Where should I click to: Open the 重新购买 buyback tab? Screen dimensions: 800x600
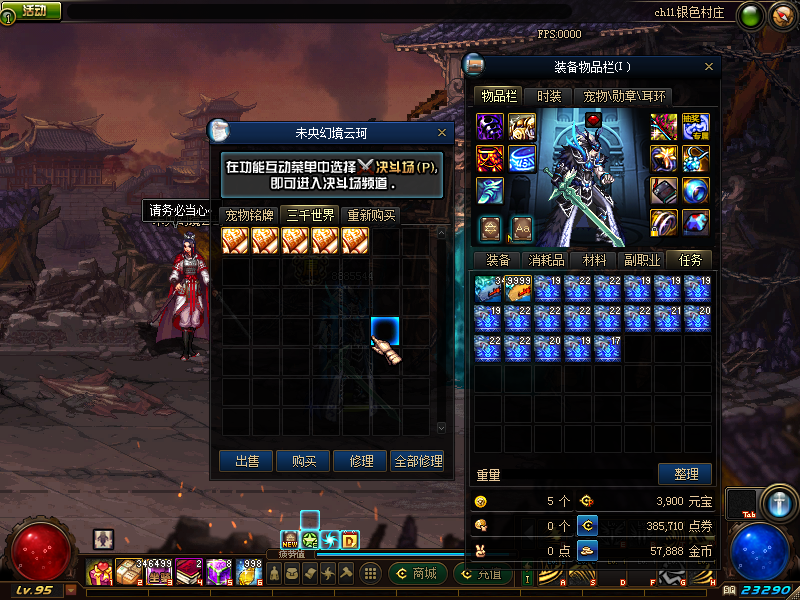(x=370, y=215)
